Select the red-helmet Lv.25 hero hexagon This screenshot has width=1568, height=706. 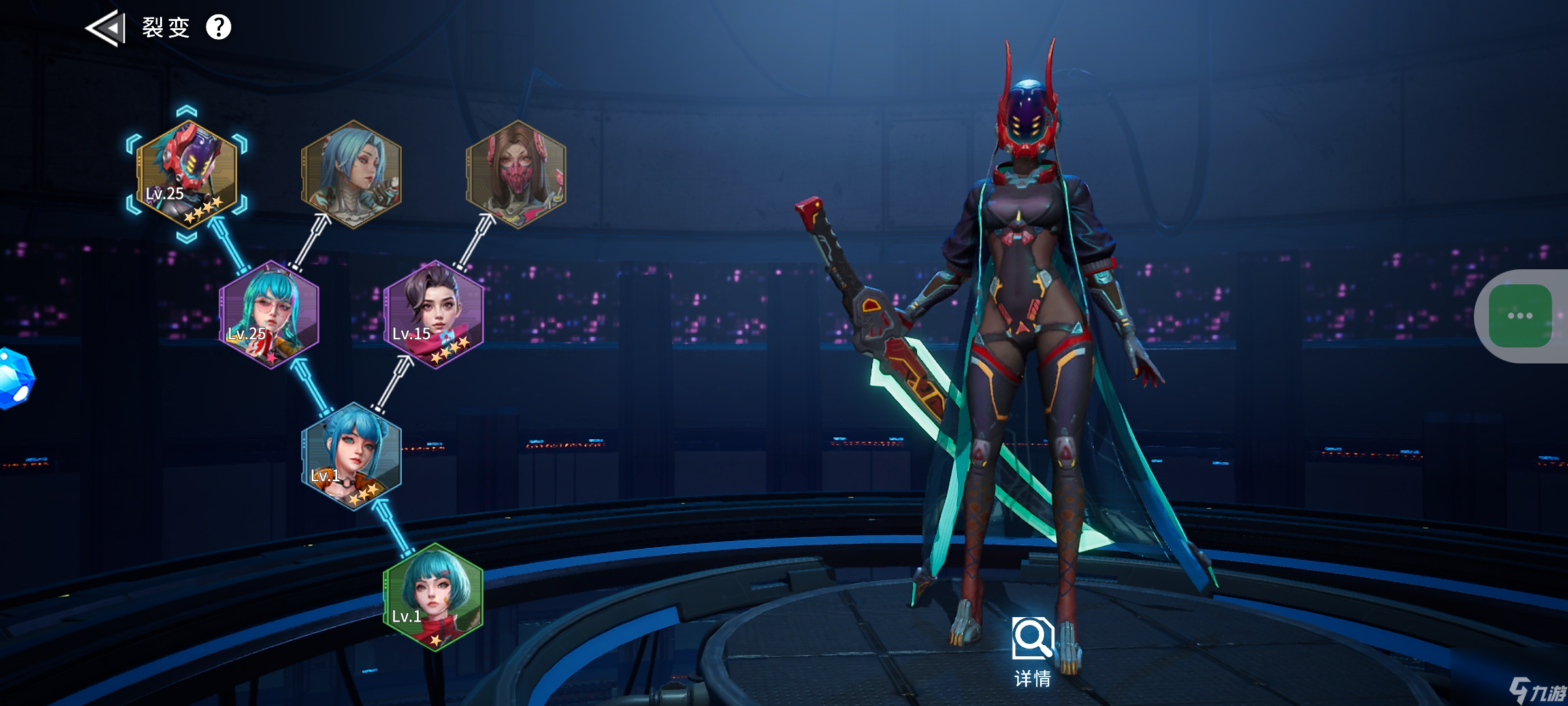(187, 174)
